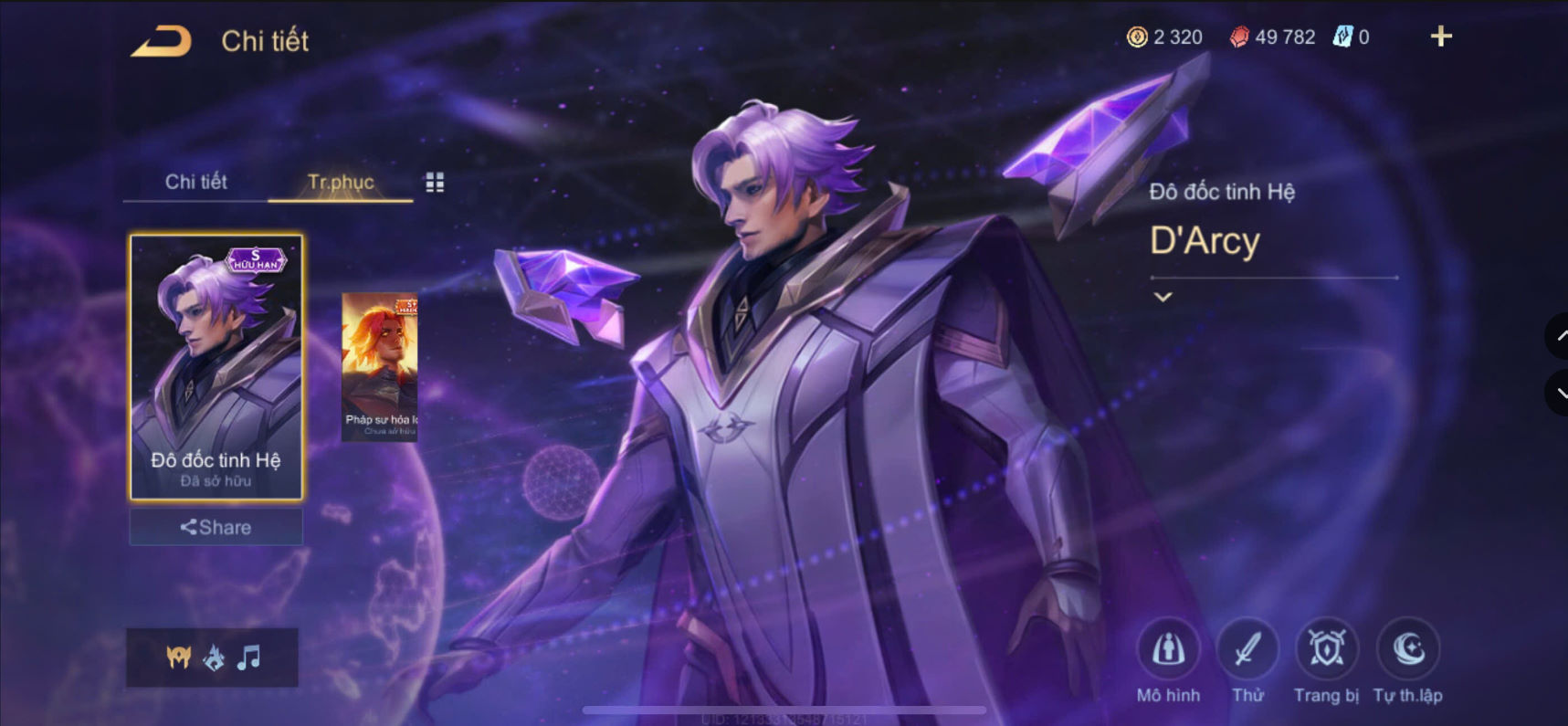This screenshot has width=1568, height=726.
Task: Expand the chevron below D'Arcy's name
Action: [1163, 297]
